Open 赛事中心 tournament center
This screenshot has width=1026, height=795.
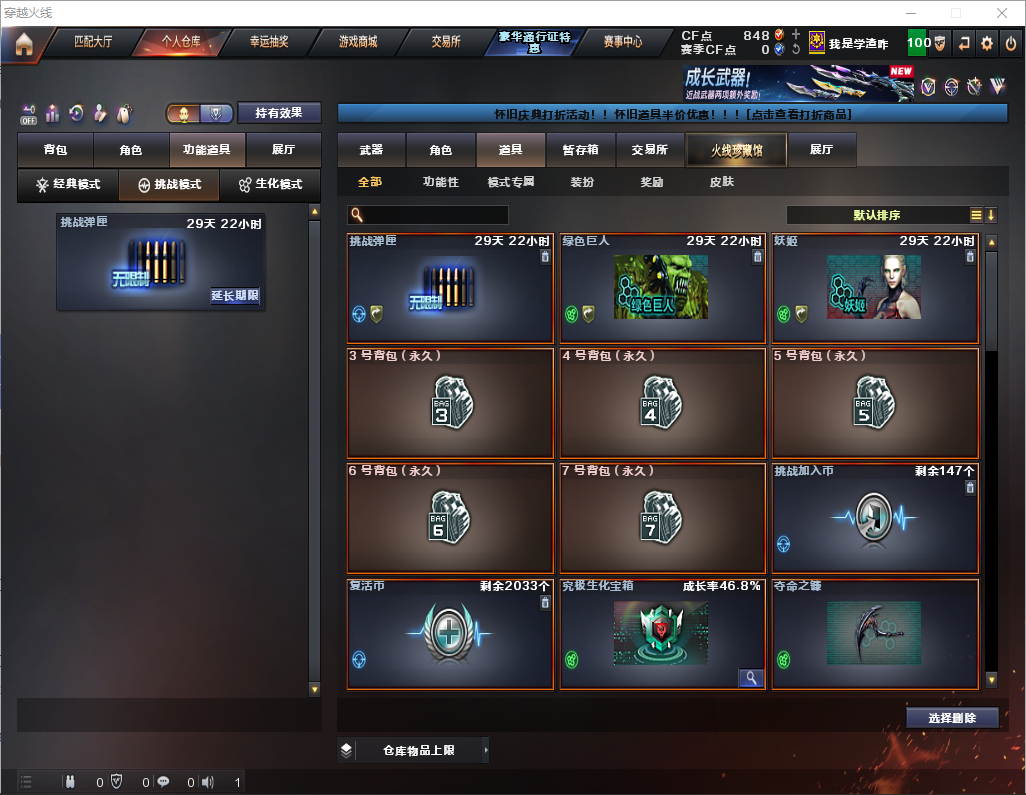click(622, 43)
